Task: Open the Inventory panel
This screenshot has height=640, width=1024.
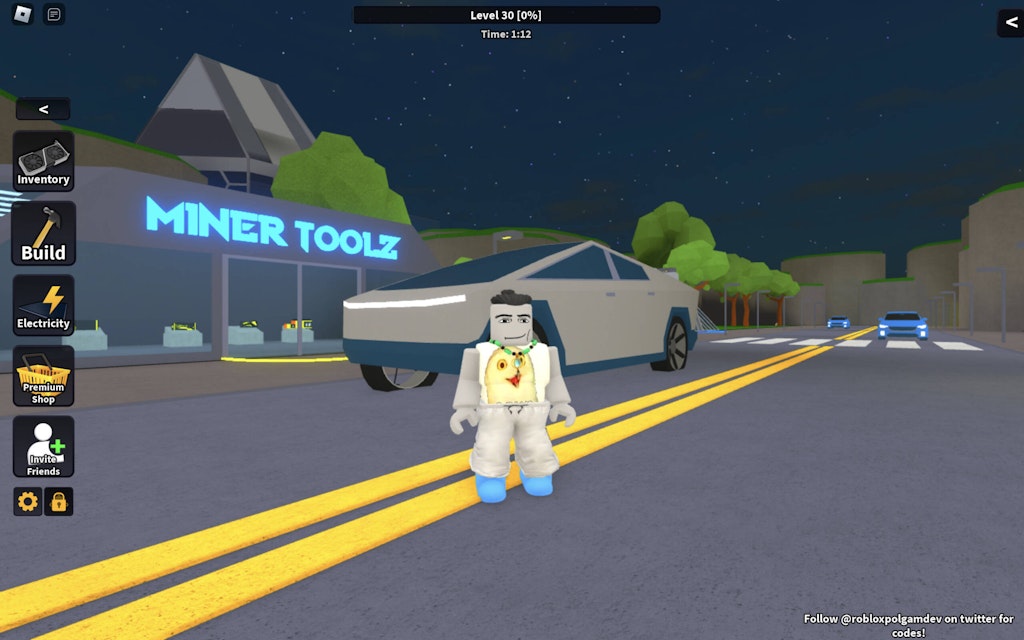Action: (43, 162)
